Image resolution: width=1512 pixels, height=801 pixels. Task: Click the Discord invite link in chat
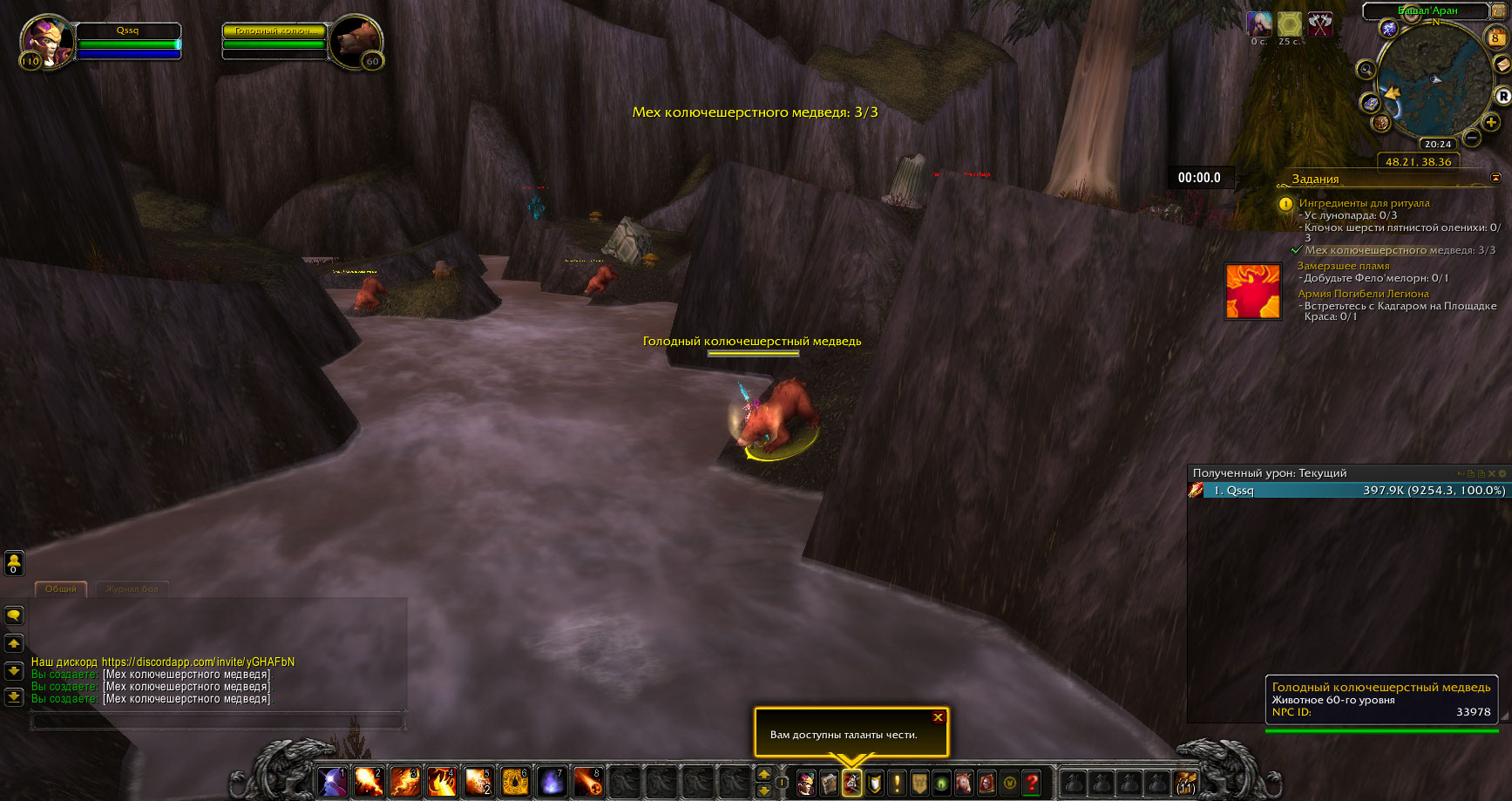coord(198,662)
